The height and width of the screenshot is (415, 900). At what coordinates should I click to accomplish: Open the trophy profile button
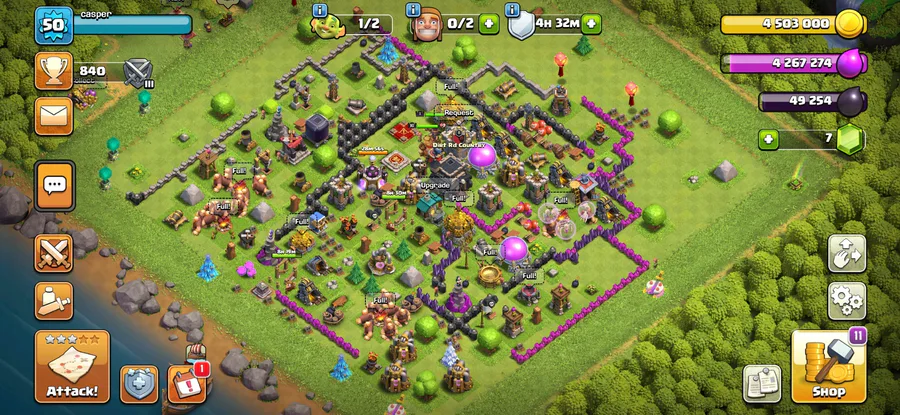coord(54,71)
